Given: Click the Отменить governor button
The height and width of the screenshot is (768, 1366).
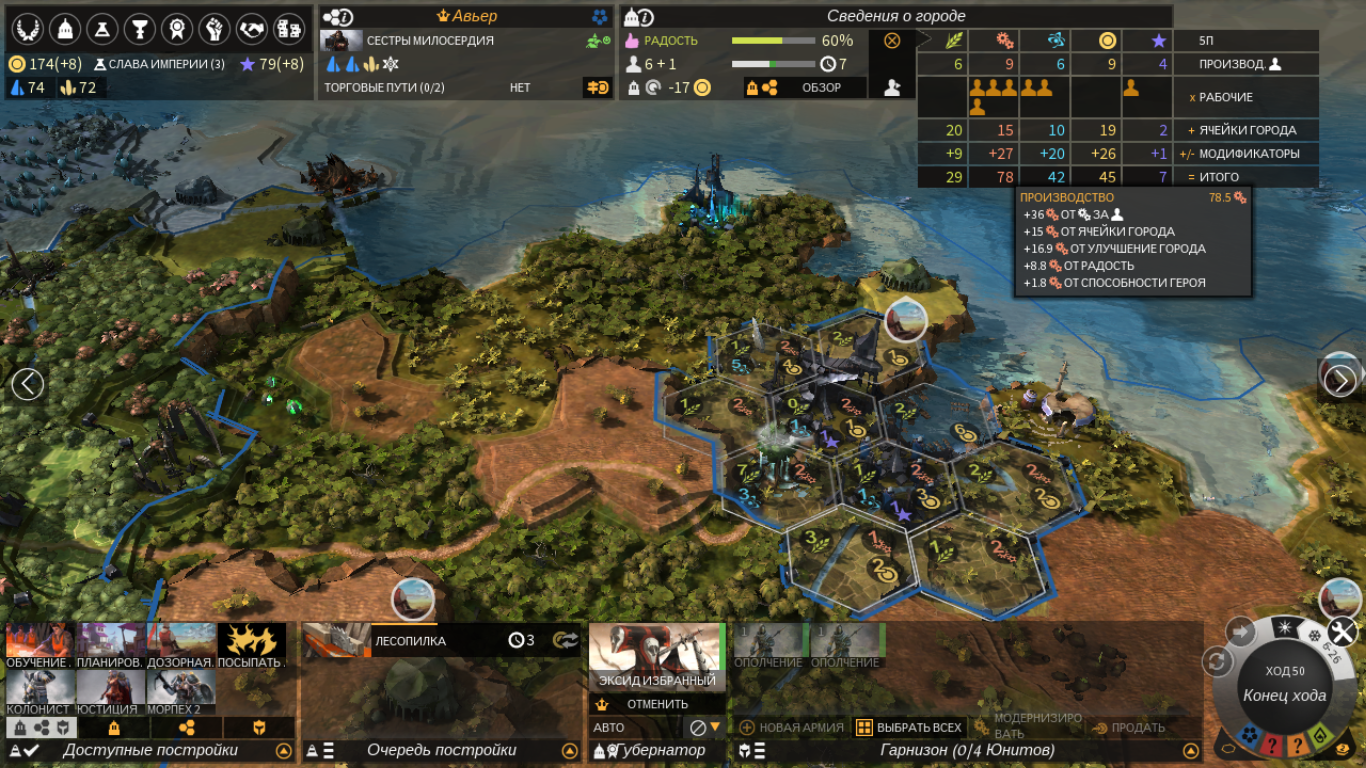Looking at the screenshot, I should (x=657, y=703).
